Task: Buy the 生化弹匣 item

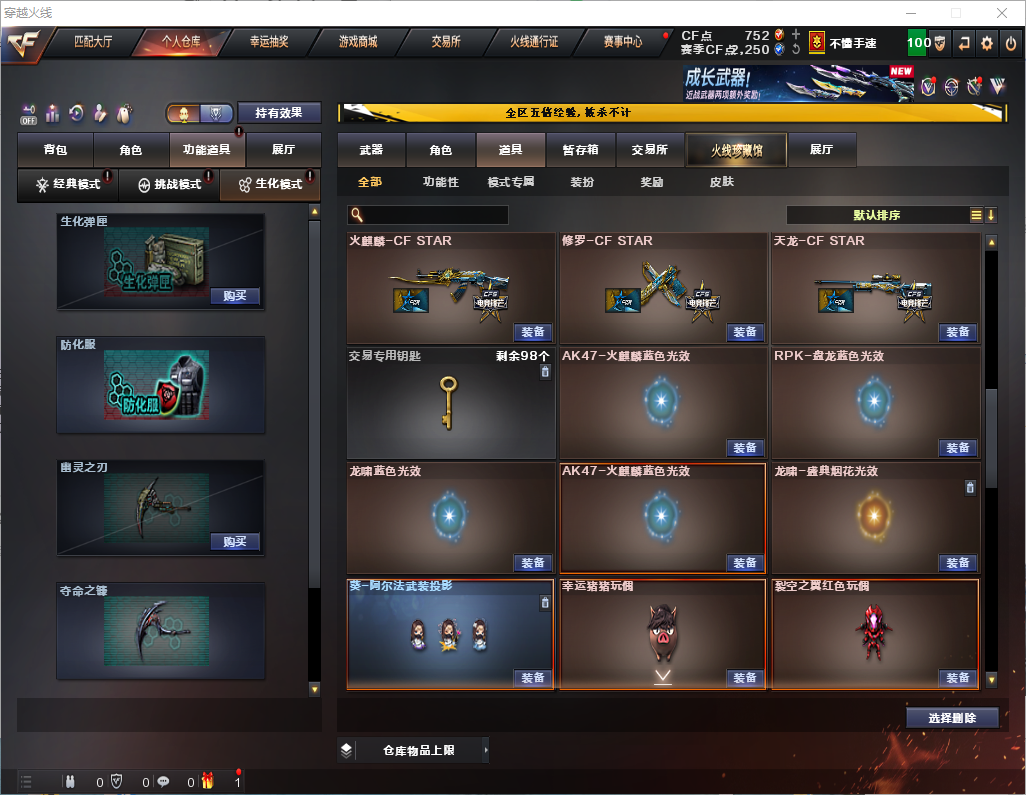Action: (235, 296)
